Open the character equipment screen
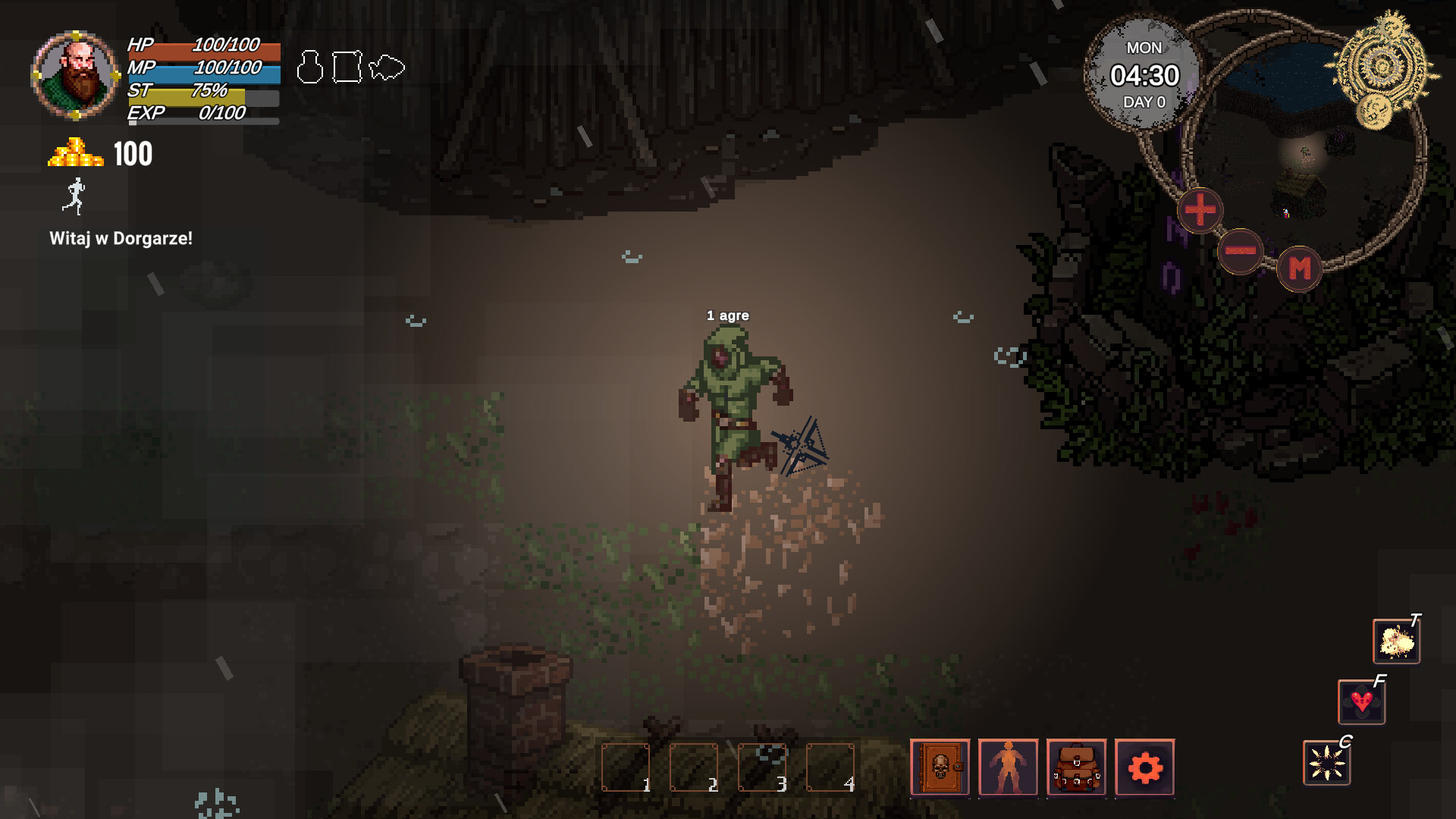1456x819 pixels. pyautogui.click(x=1008, y=768)
